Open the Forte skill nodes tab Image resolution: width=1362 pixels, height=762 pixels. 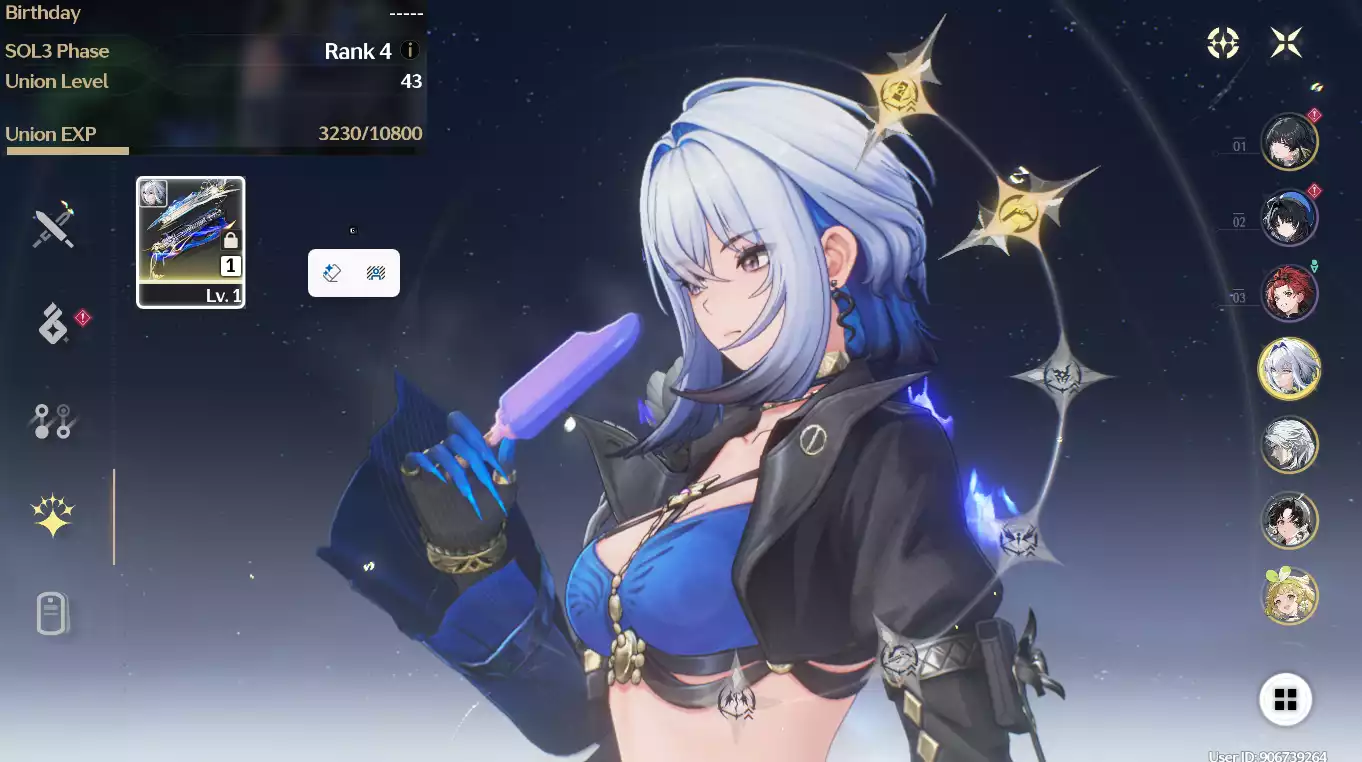click(52, 421)
